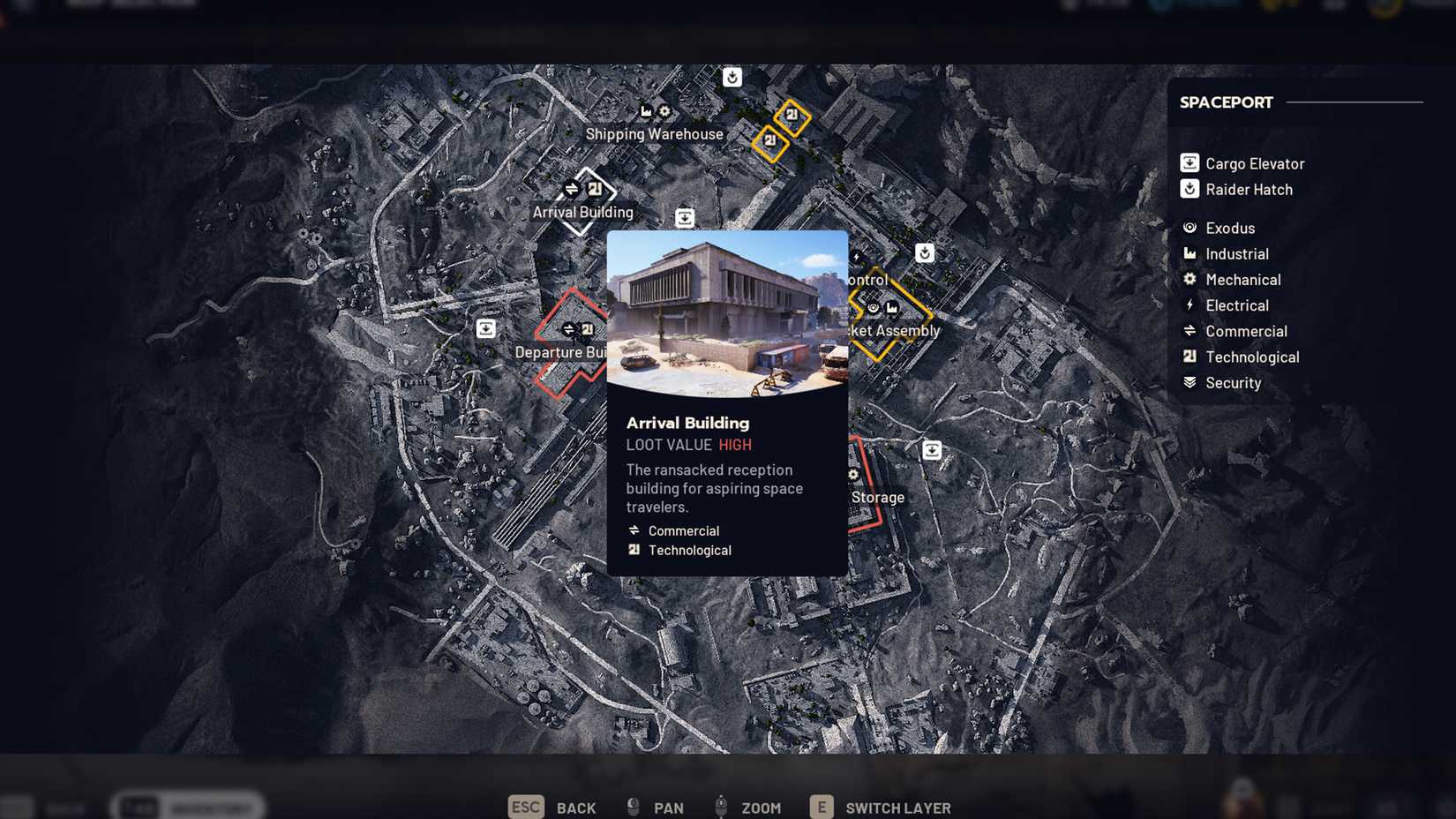Click the Exodus eye icon at Rocket Assembly
Viewport: 1456px width, 819px height.
point(874,307)
